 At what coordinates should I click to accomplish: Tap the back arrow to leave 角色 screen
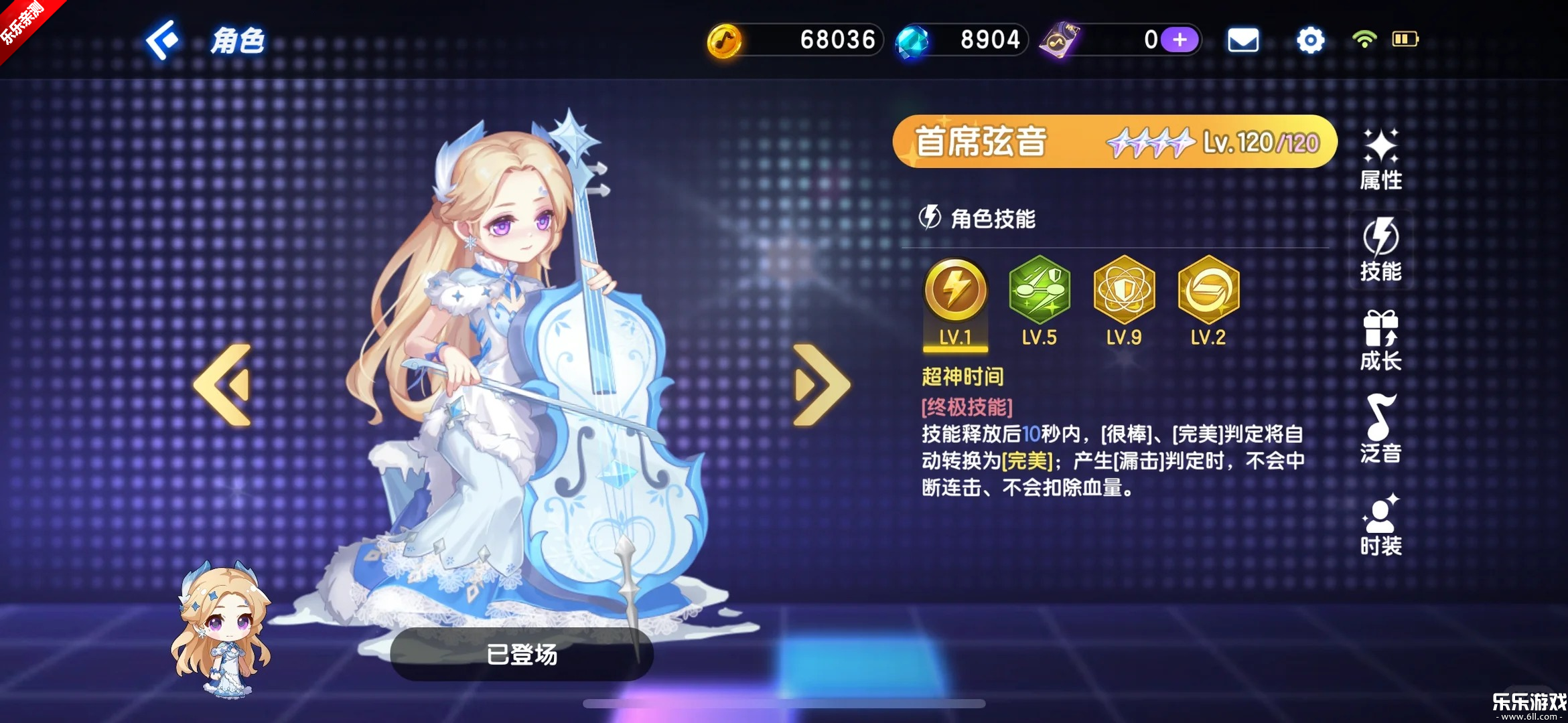click(x=162, y=40)
